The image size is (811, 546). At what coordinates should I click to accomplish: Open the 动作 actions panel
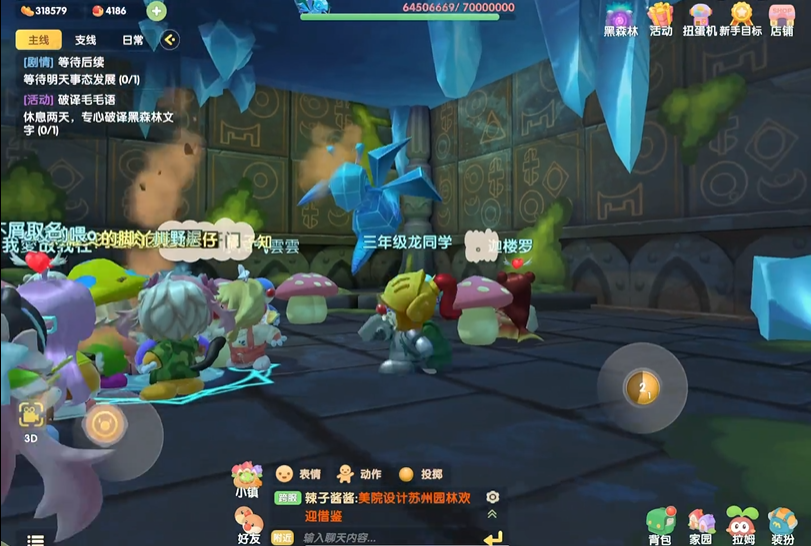(358, 474)
